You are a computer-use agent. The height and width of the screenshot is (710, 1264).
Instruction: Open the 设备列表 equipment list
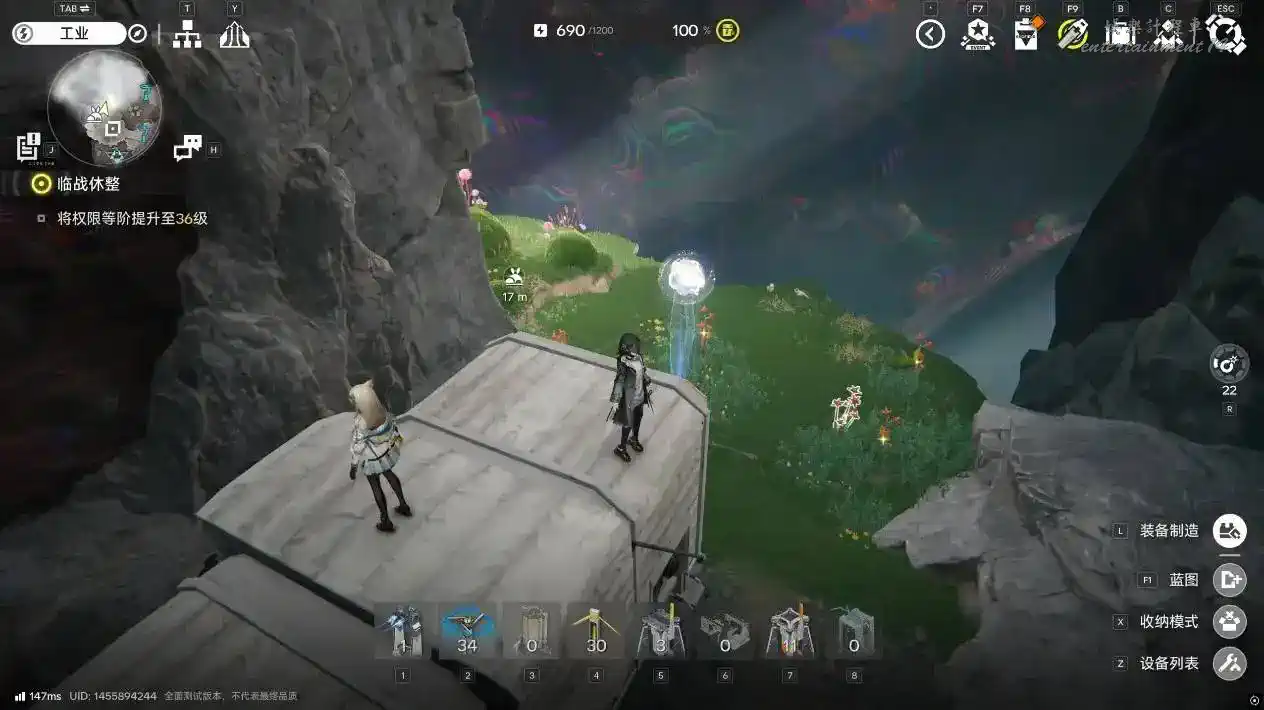pos(1229,663)
